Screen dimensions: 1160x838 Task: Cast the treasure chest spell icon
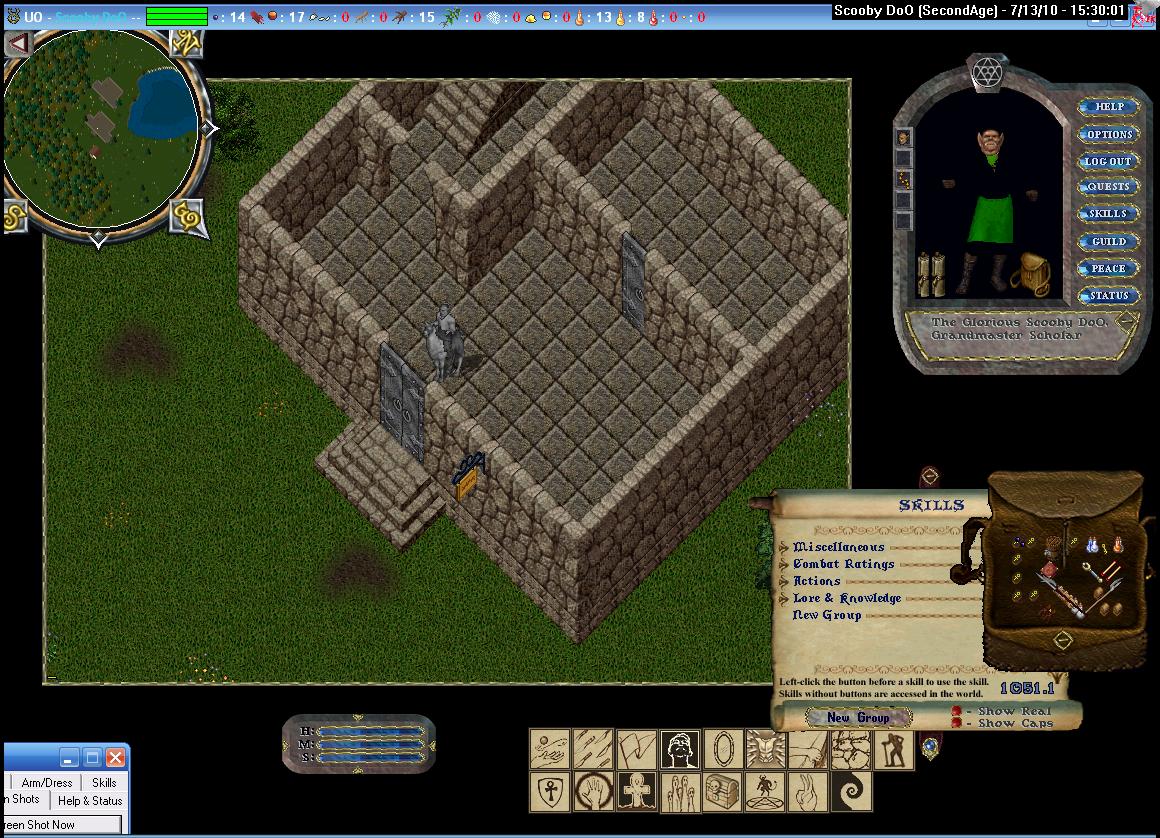(722, 792)
